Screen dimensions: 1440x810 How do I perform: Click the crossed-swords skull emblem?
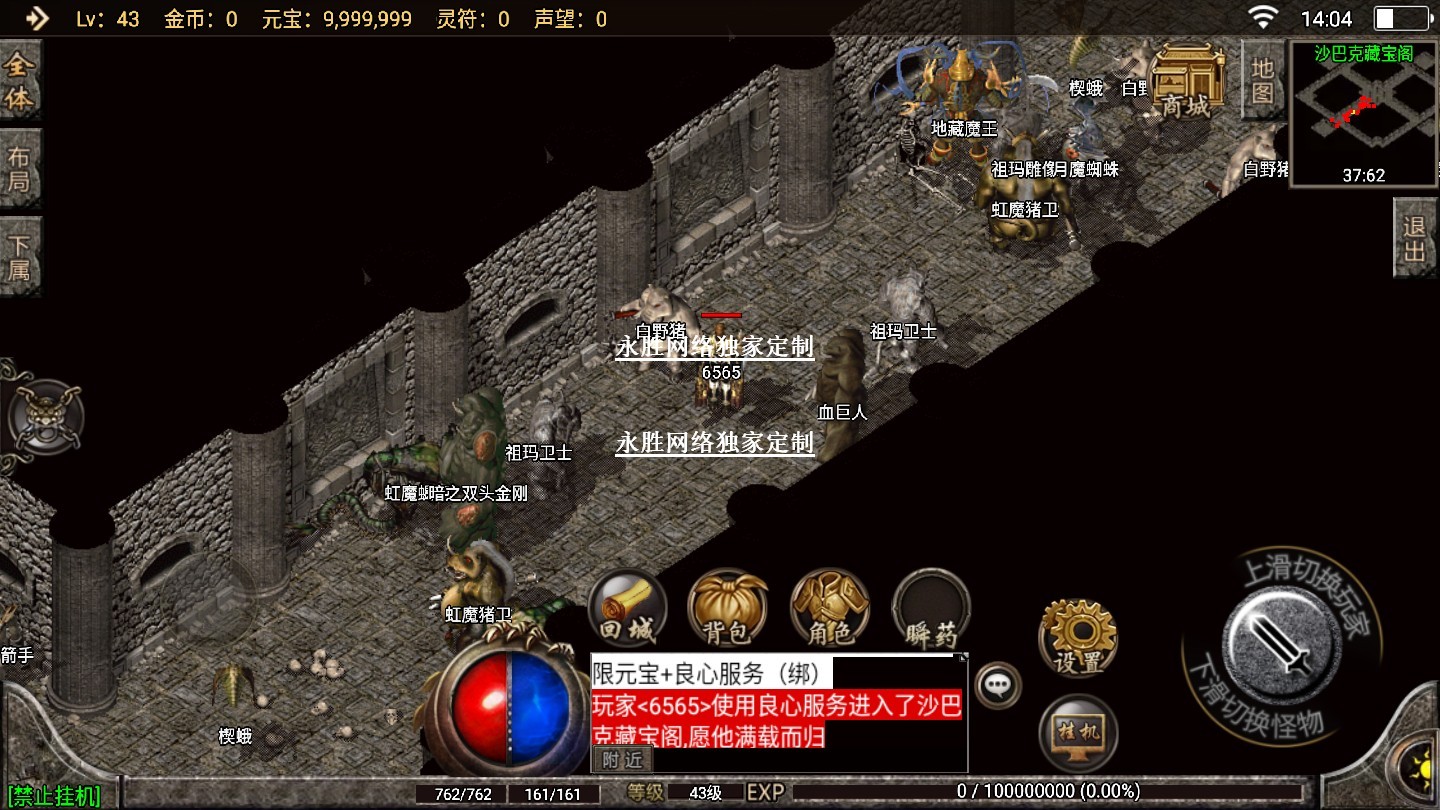click(x=43, y=416)
